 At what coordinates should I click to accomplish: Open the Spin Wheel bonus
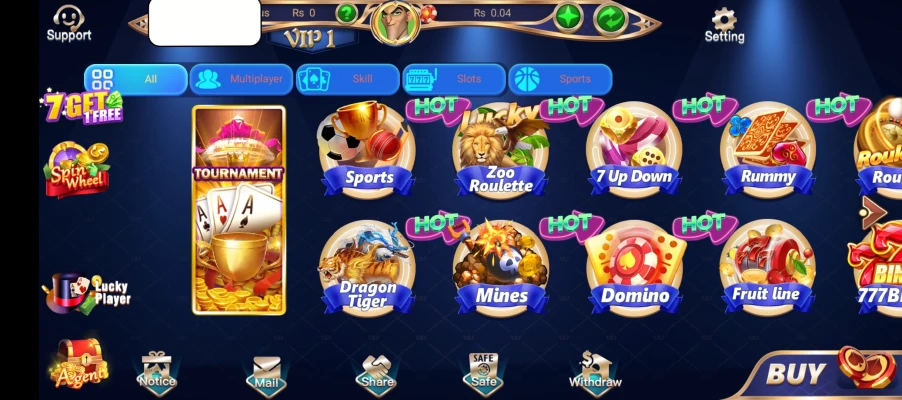[76, 170]
